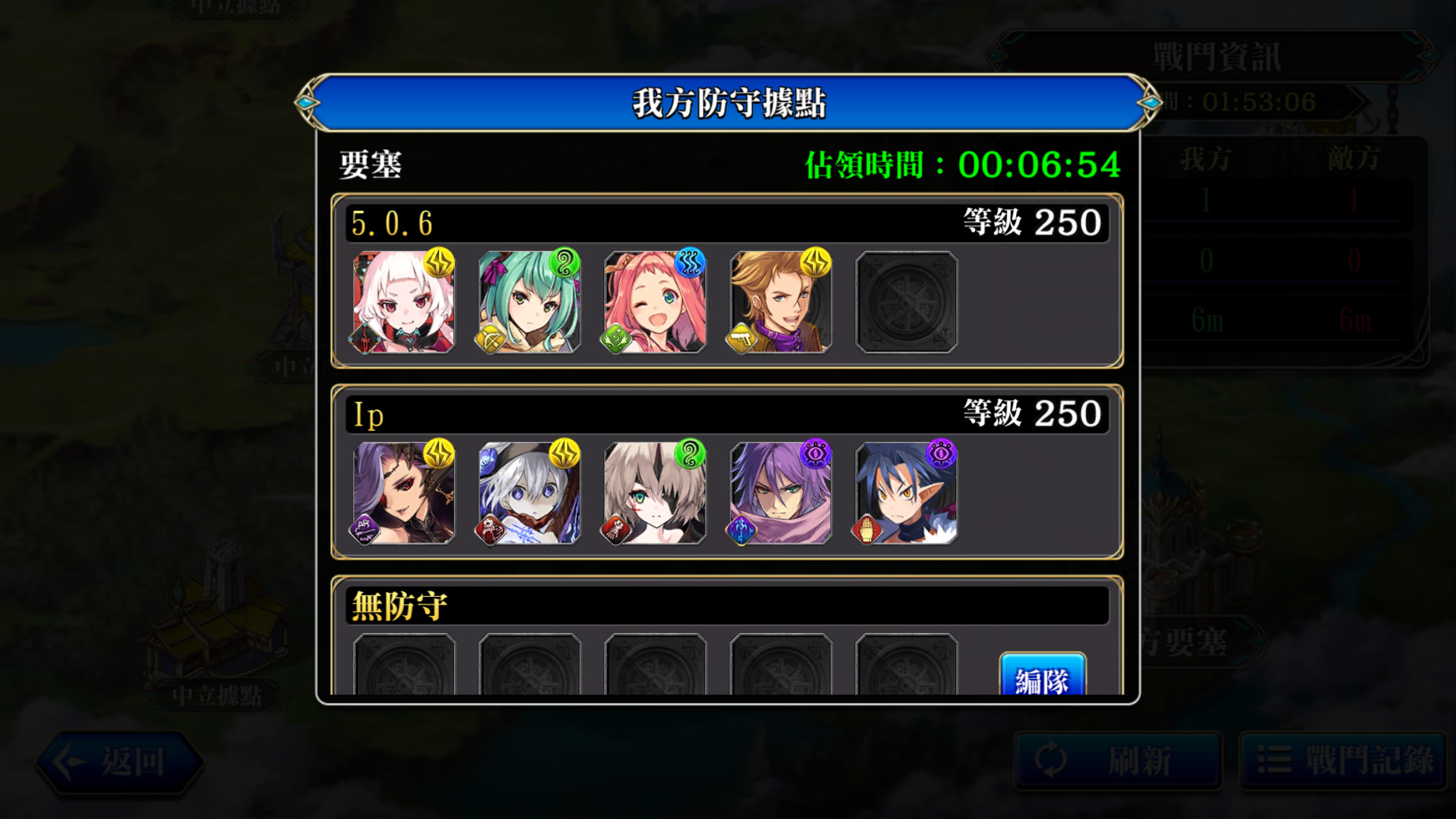Select the pink-haired winking girl portrait

click(x=655, y=302)
